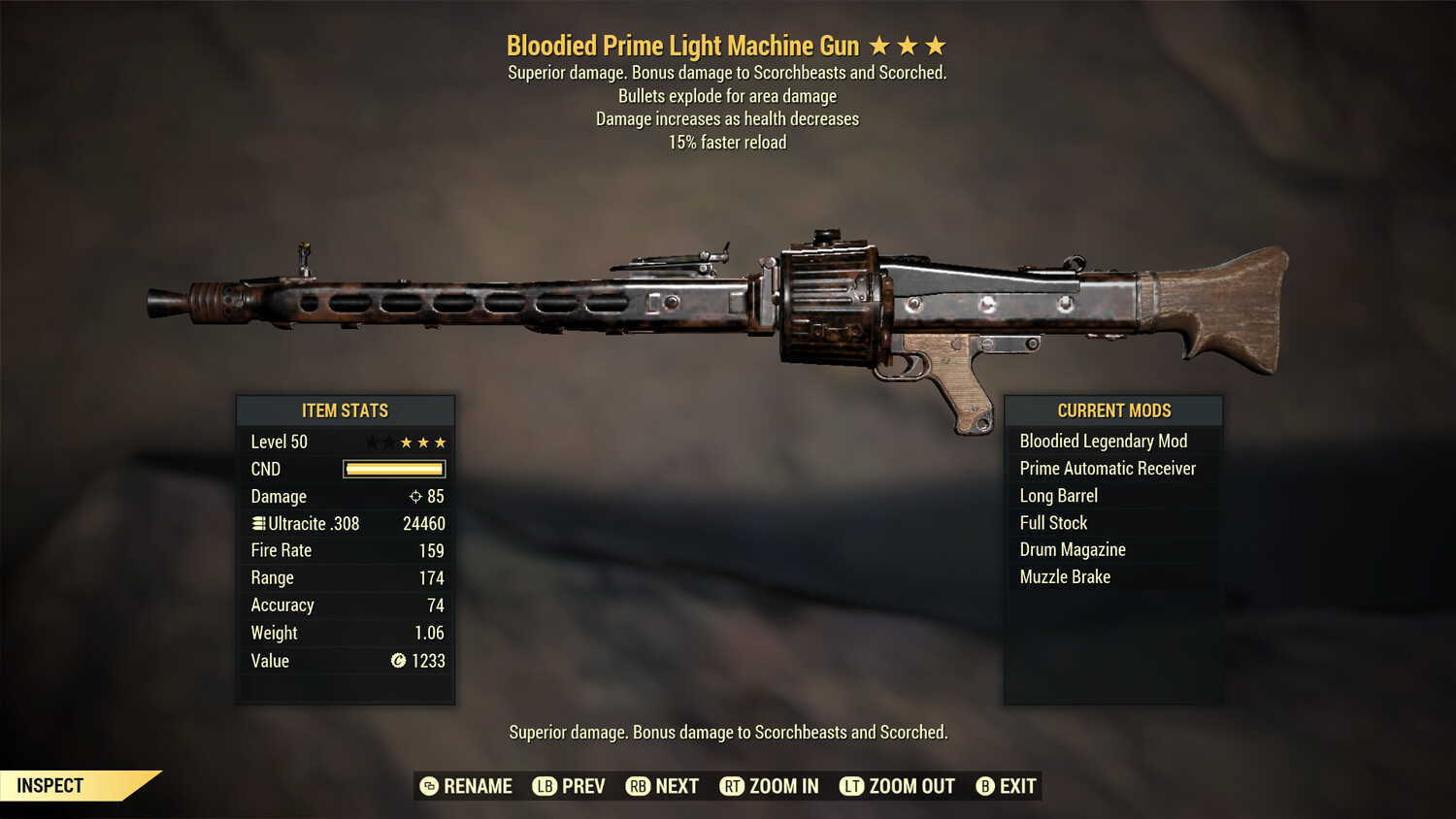Click the ITEM STATS panel header
Image resolution: width=1456 pixels, height=819 pixels.
[346, 410]
